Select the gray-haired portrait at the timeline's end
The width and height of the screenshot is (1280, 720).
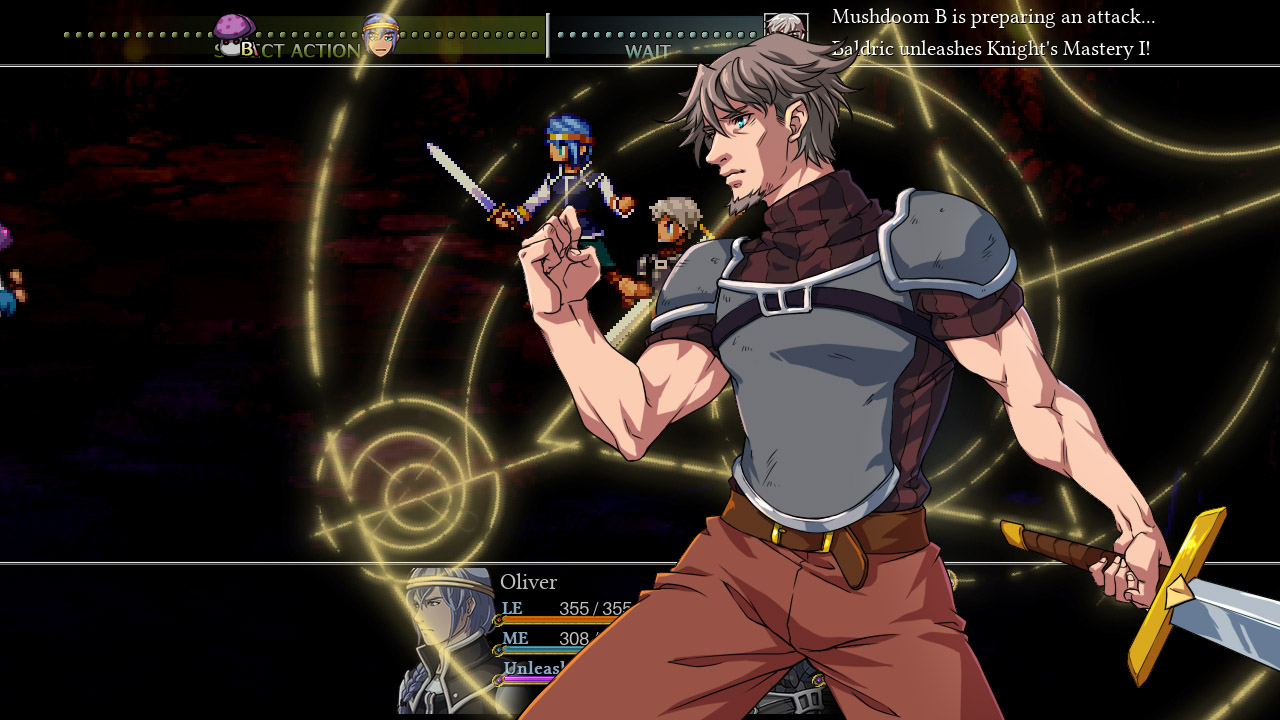(785, 27)
